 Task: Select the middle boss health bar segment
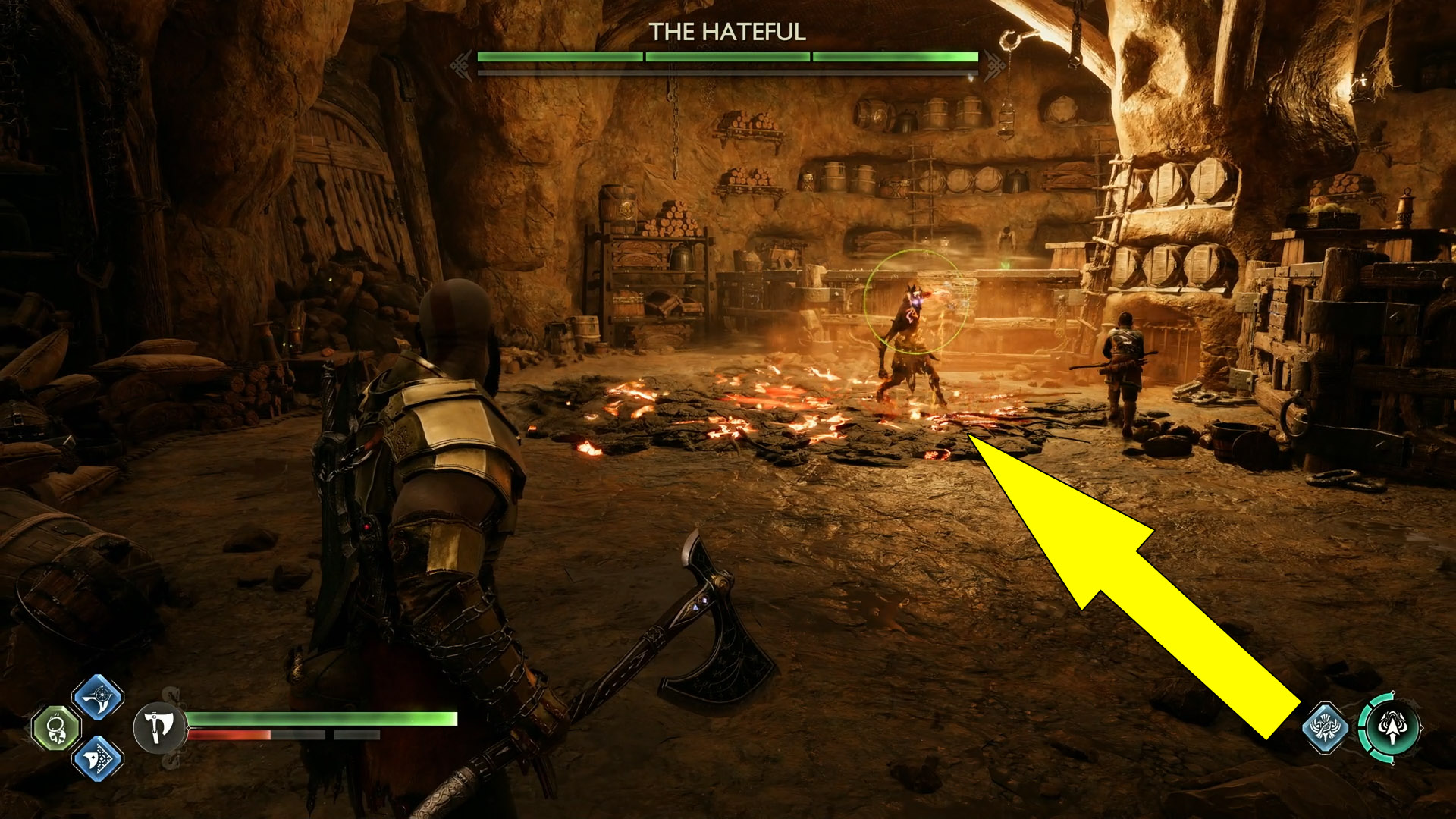pos(728,56)
